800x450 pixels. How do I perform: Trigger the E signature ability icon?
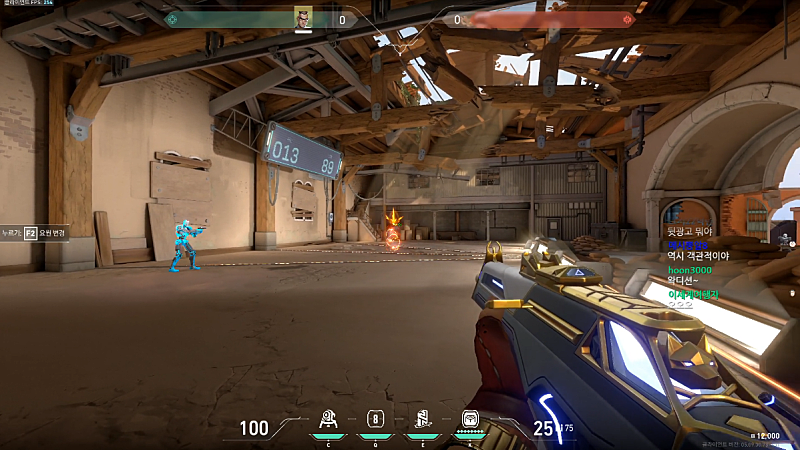point(422,420)
